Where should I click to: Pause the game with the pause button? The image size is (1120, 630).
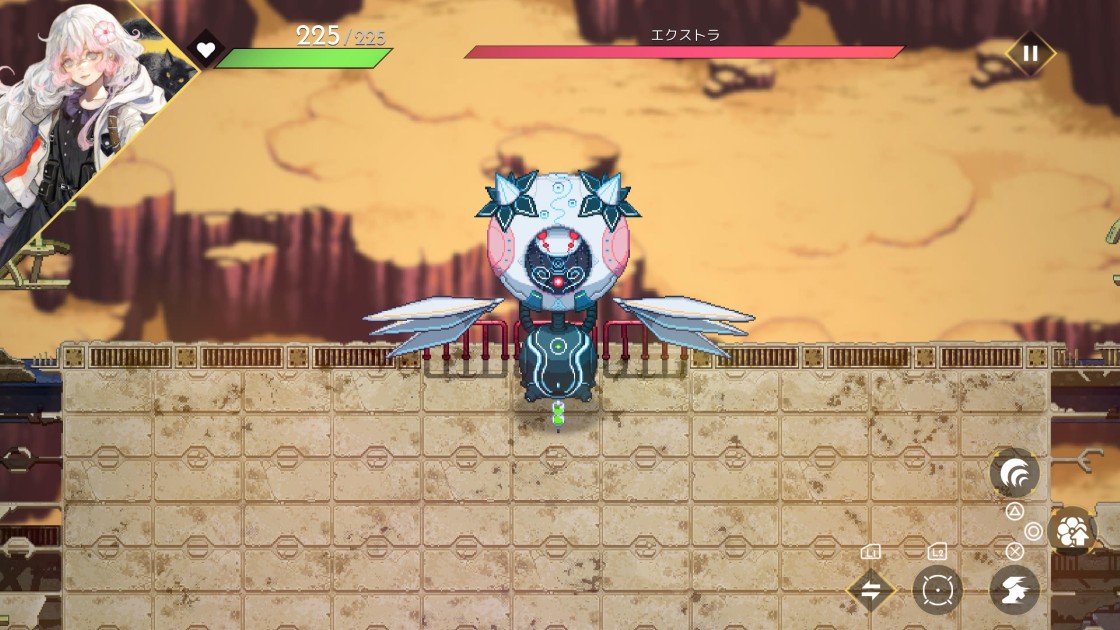tap(1030, 54)
